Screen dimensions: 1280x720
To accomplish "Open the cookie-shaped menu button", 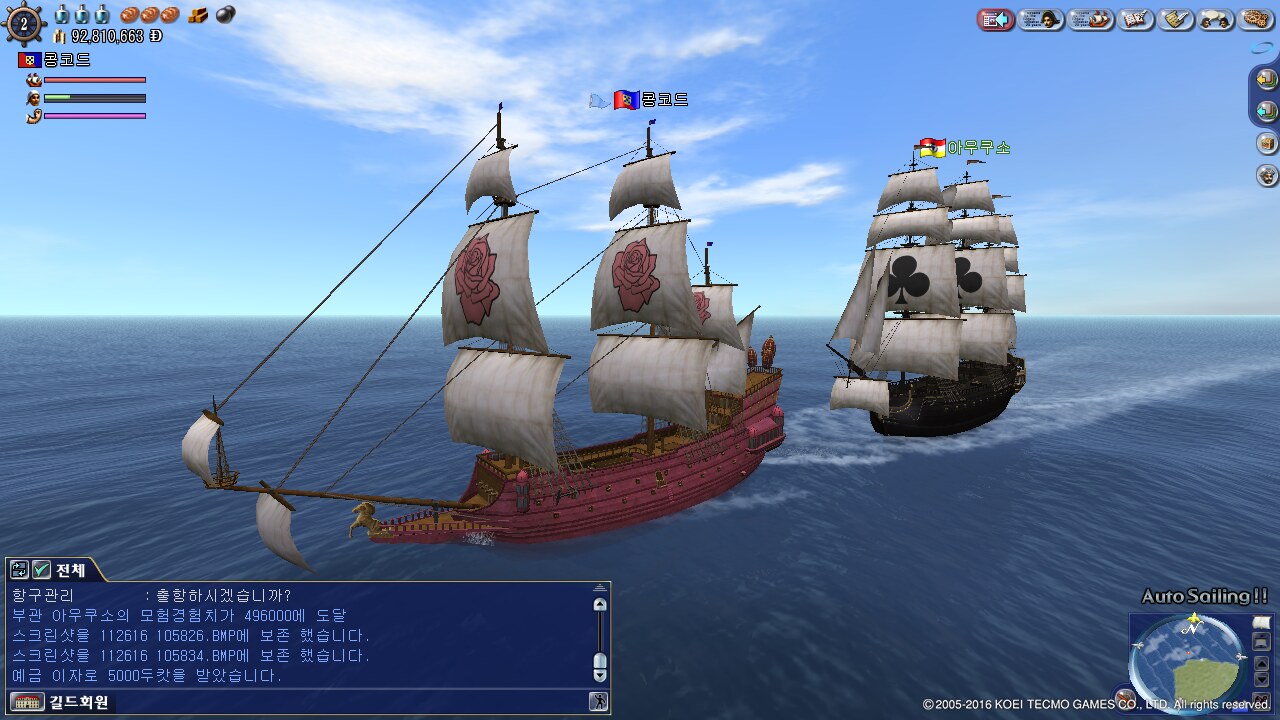I will pyautogui.click(x=1255, y=19).
